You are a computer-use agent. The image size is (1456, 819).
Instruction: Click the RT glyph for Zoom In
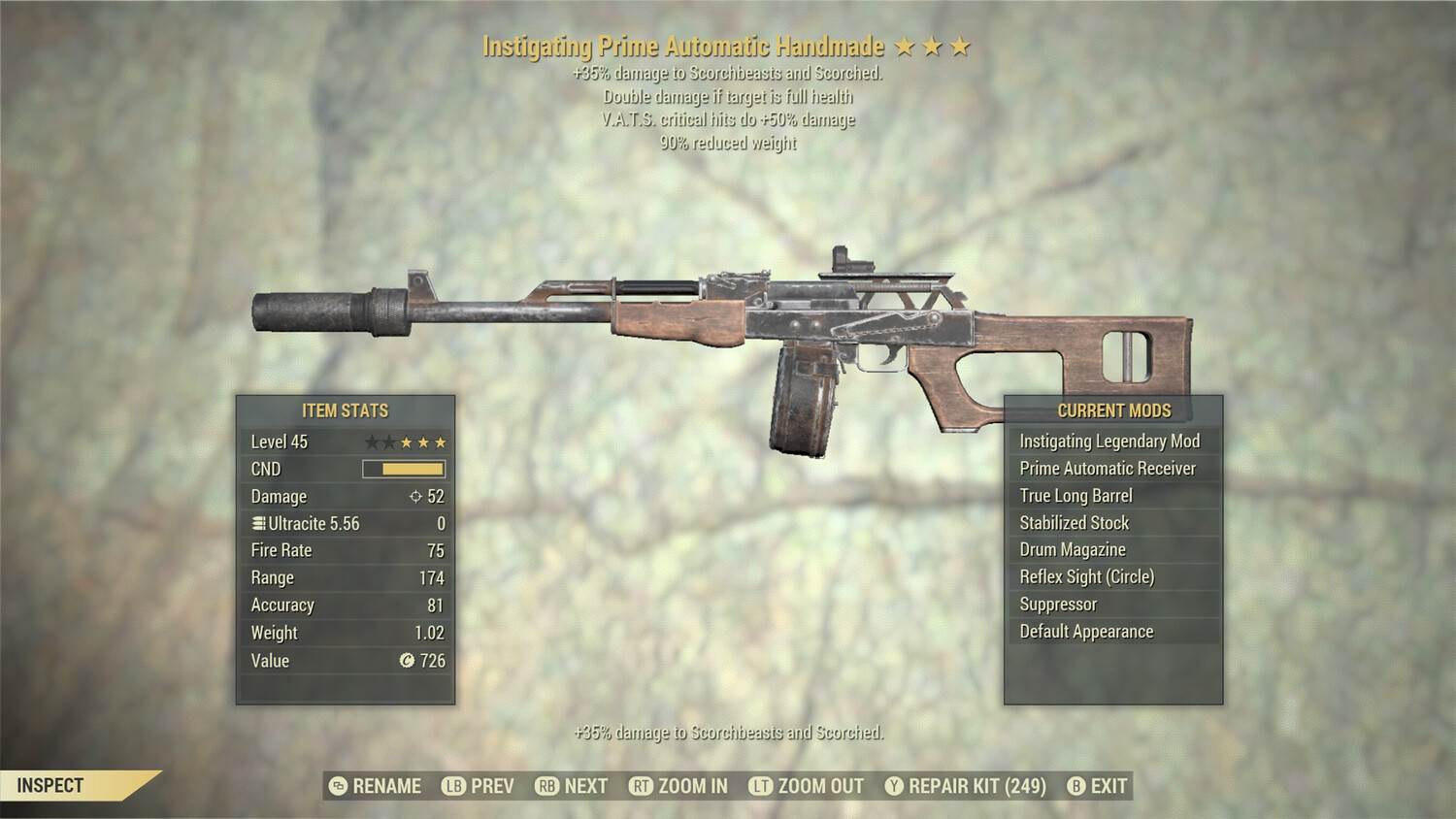642,786
